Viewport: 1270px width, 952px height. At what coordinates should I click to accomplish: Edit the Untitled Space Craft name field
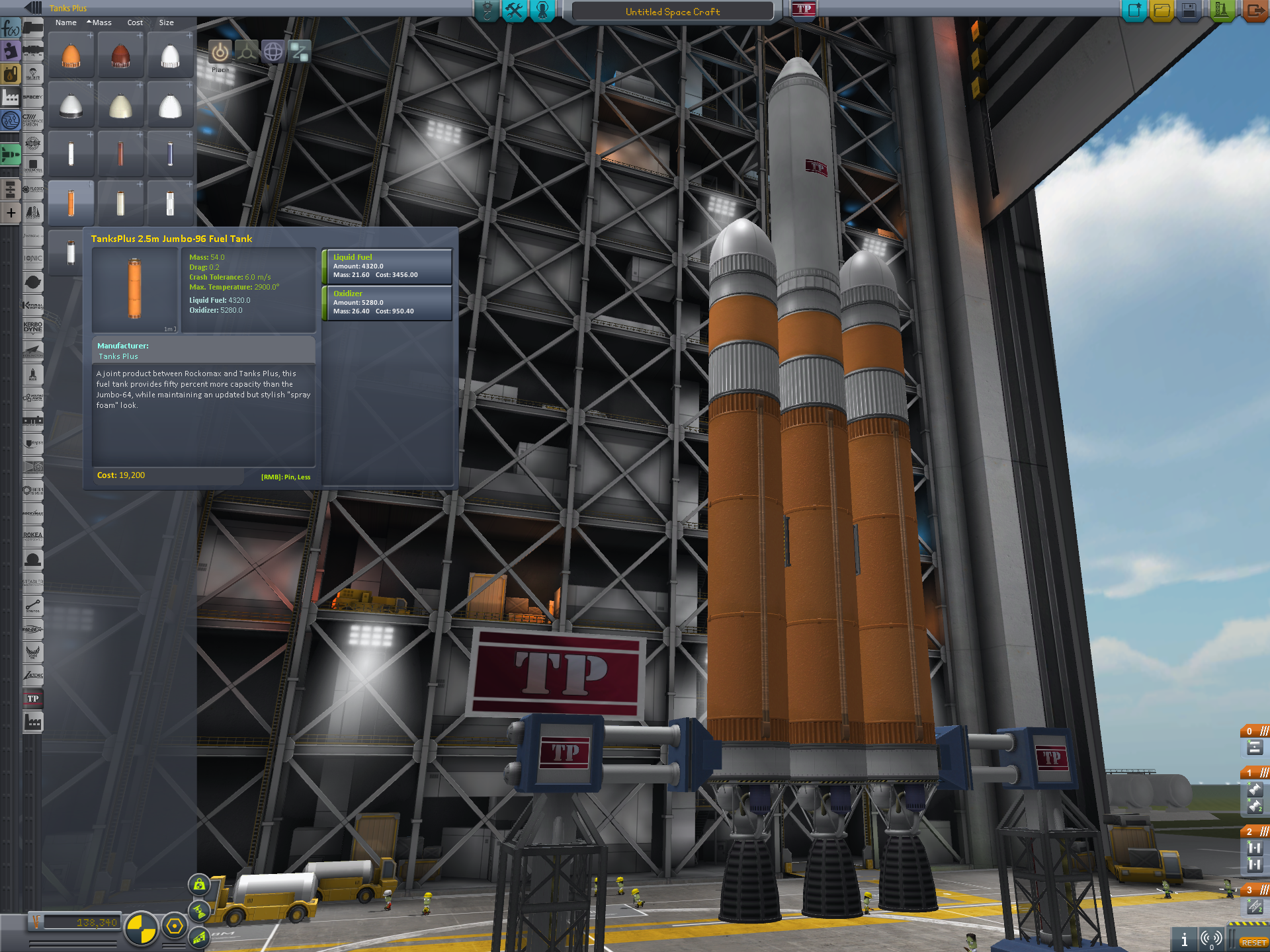pyautogui.click(x=672, y=12)
